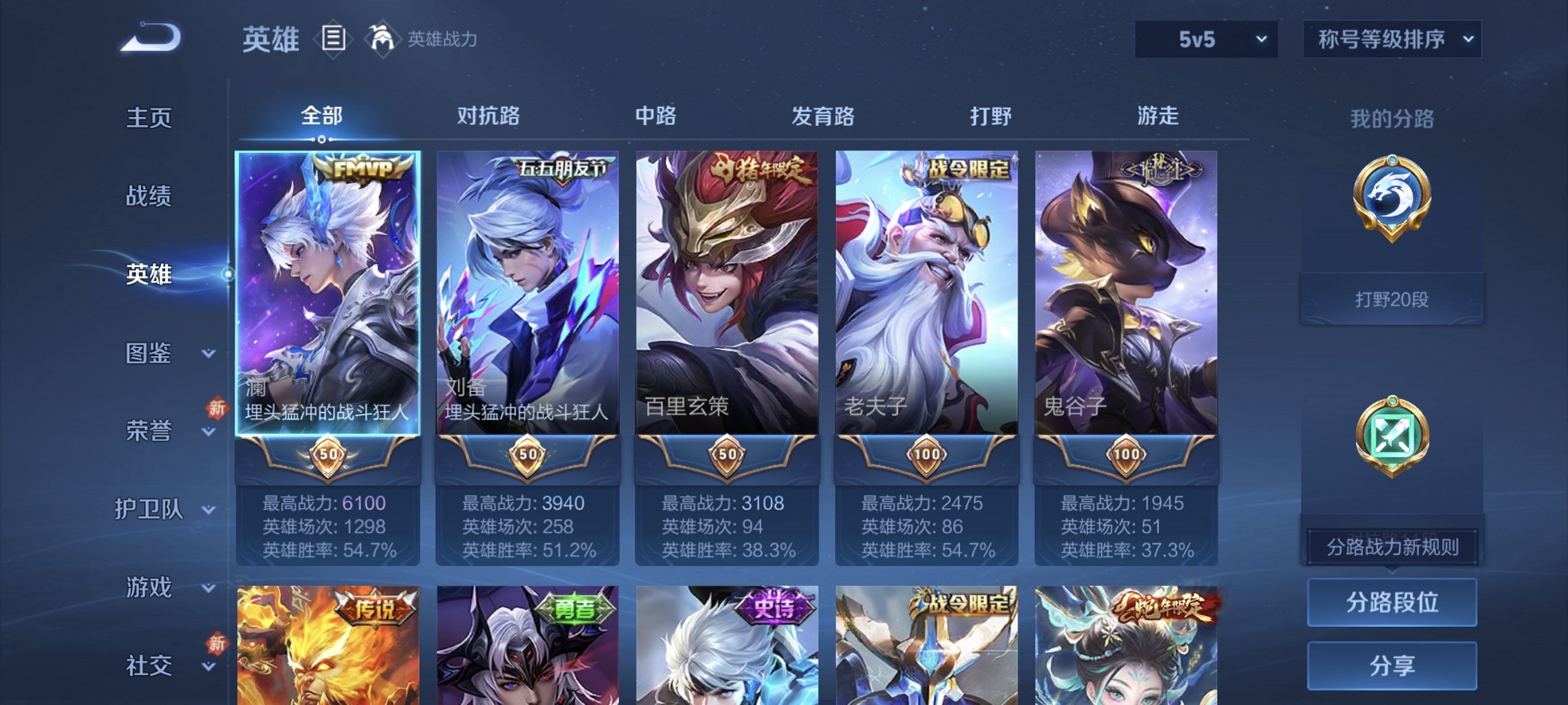Click the 英雄战力 helmet icon
1568x705 pixels.
(x=381, y=38)
